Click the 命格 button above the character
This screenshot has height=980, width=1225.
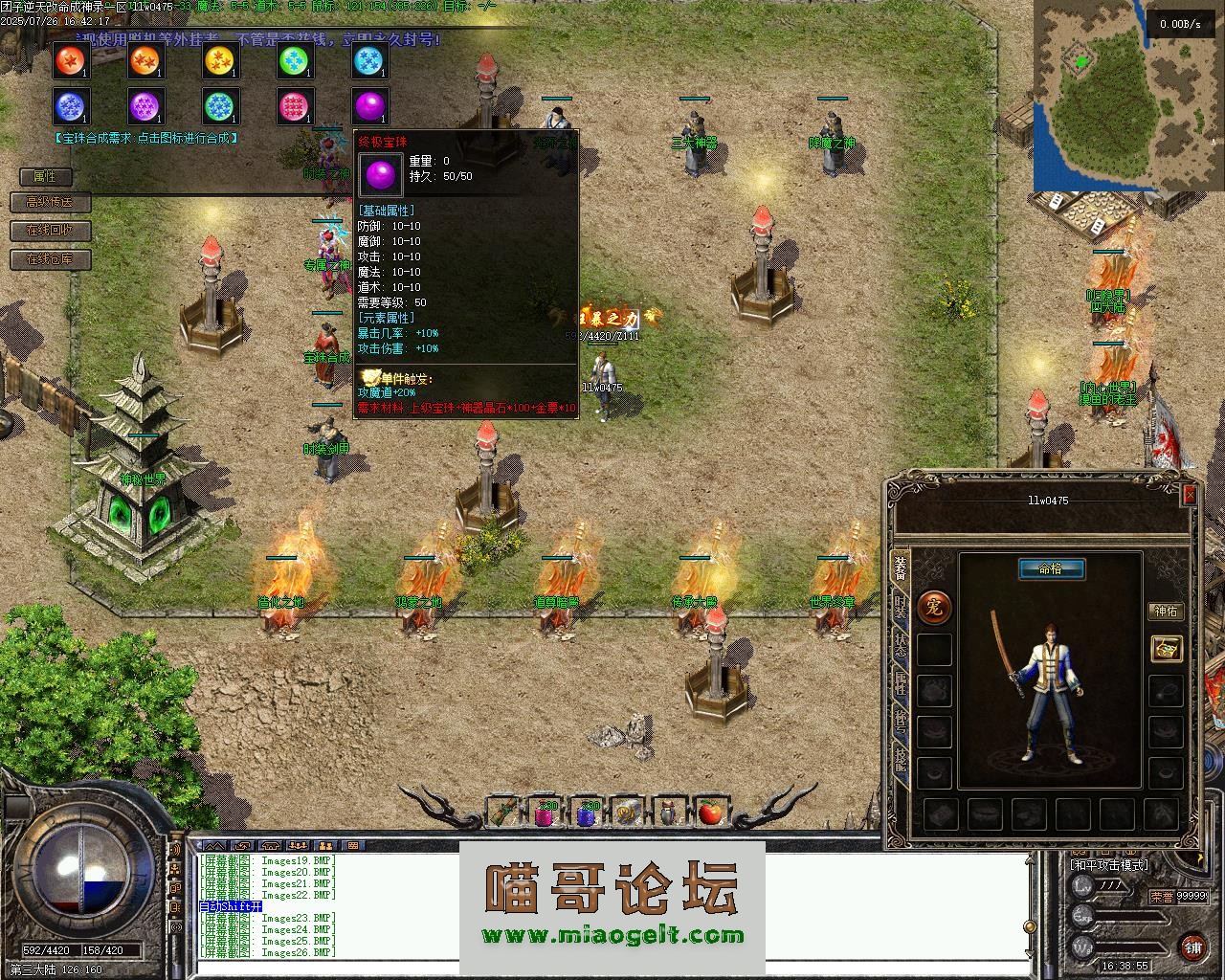click(x=1050, y=568)
